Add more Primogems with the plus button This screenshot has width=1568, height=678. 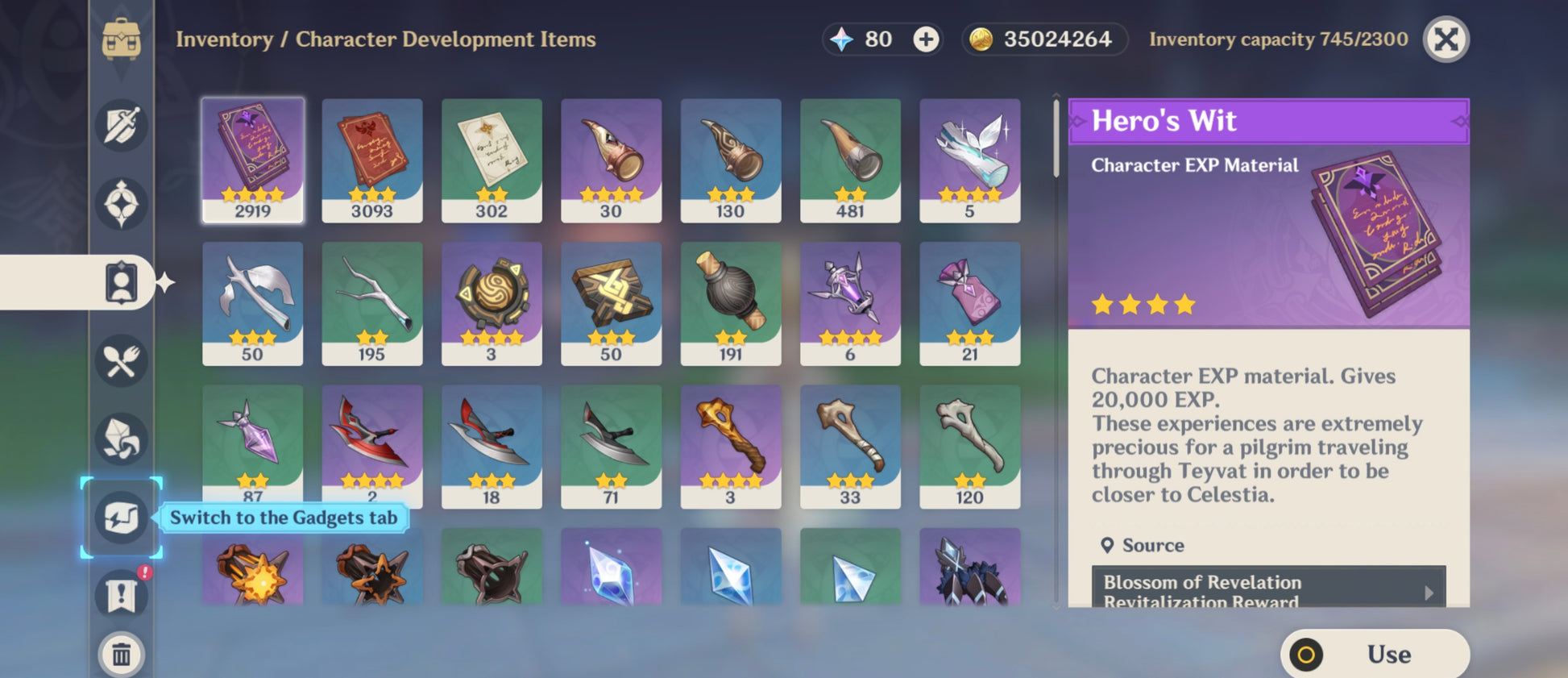coord(926,40)
